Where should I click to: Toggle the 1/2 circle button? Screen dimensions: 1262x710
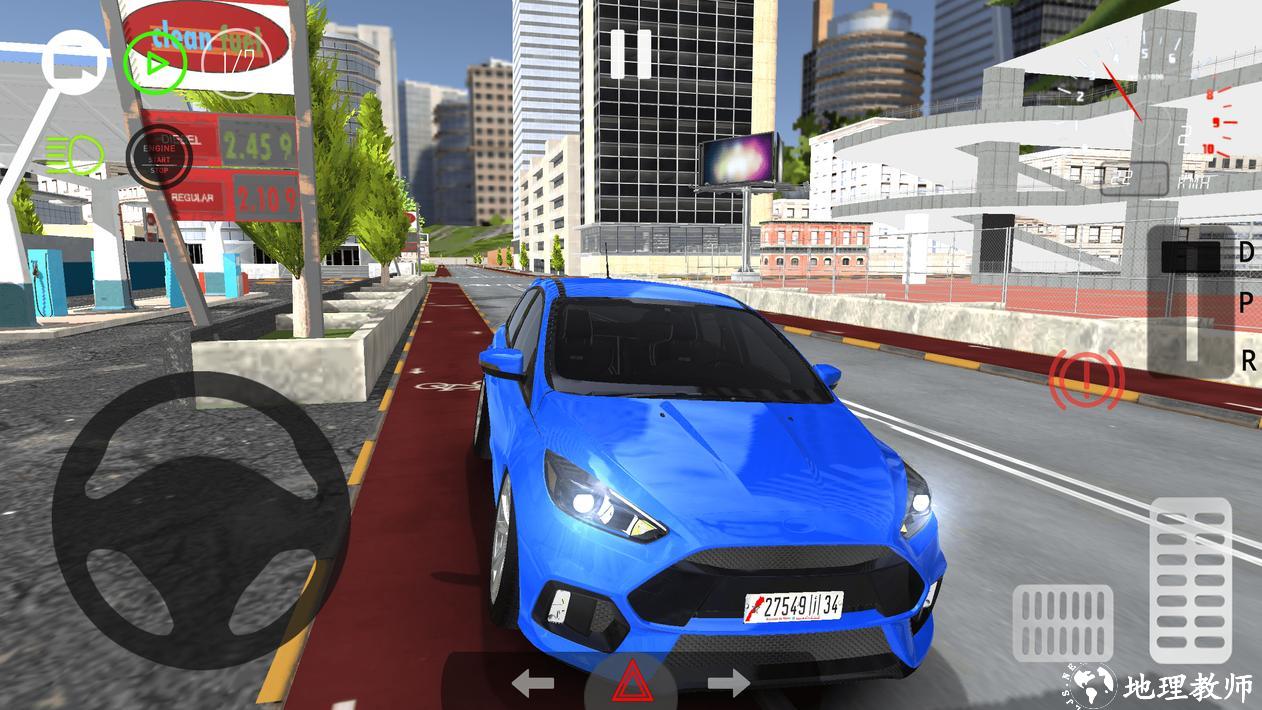pyautogui.click(x=236, y=62)
